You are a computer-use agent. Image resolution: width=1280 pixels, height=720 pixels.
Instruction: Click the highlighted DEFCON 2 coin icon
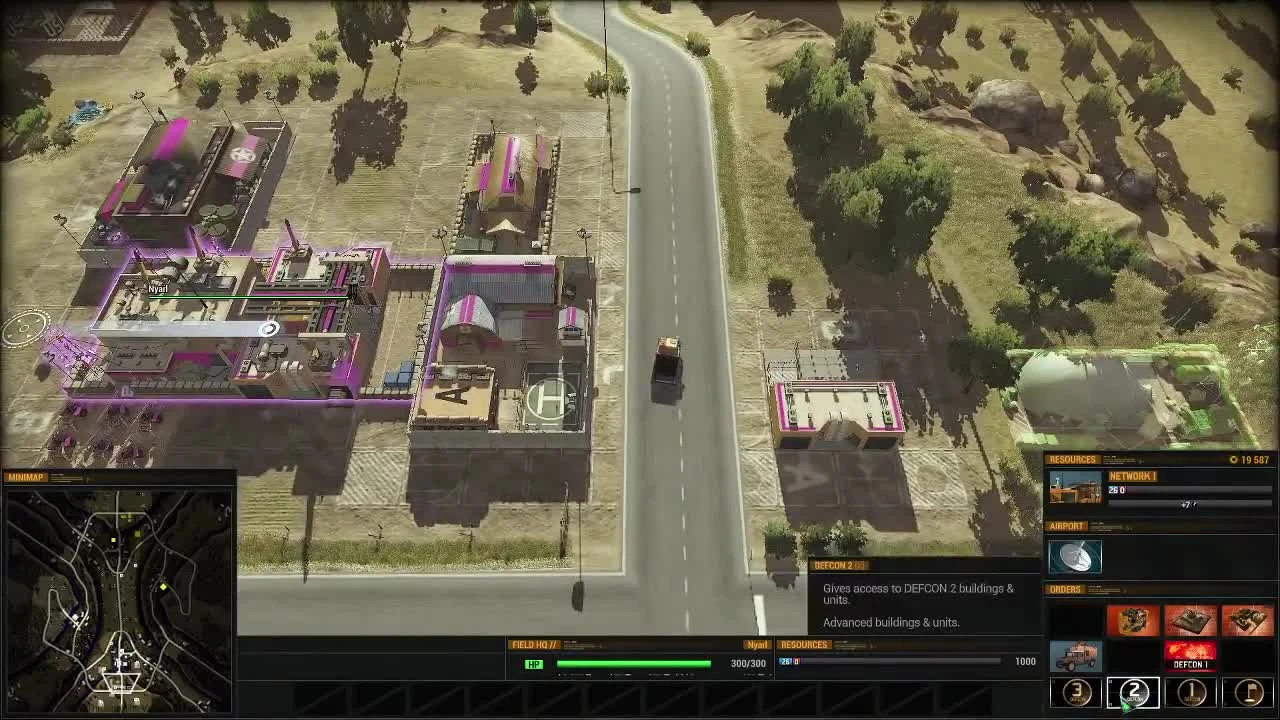1132,692
